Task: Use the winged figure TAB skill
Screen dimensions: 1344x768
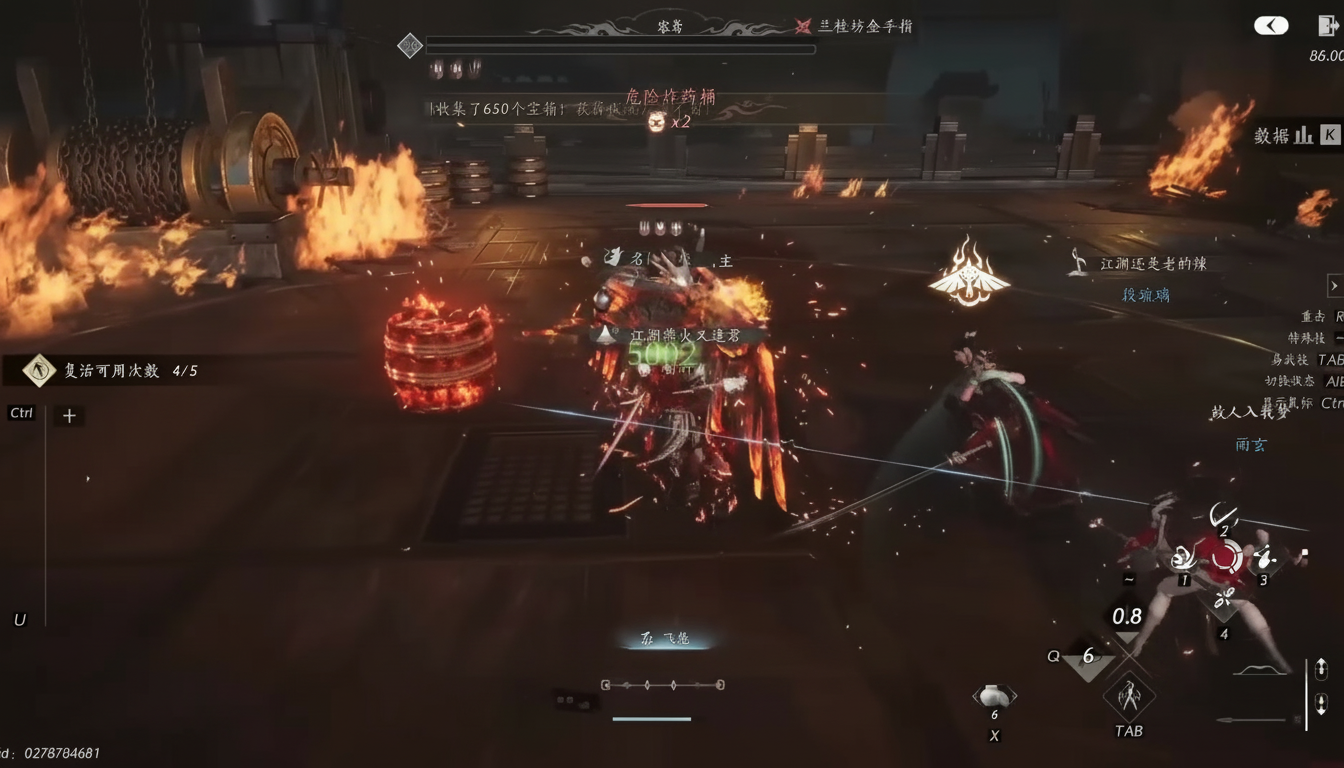Action: coord(1129,696)
